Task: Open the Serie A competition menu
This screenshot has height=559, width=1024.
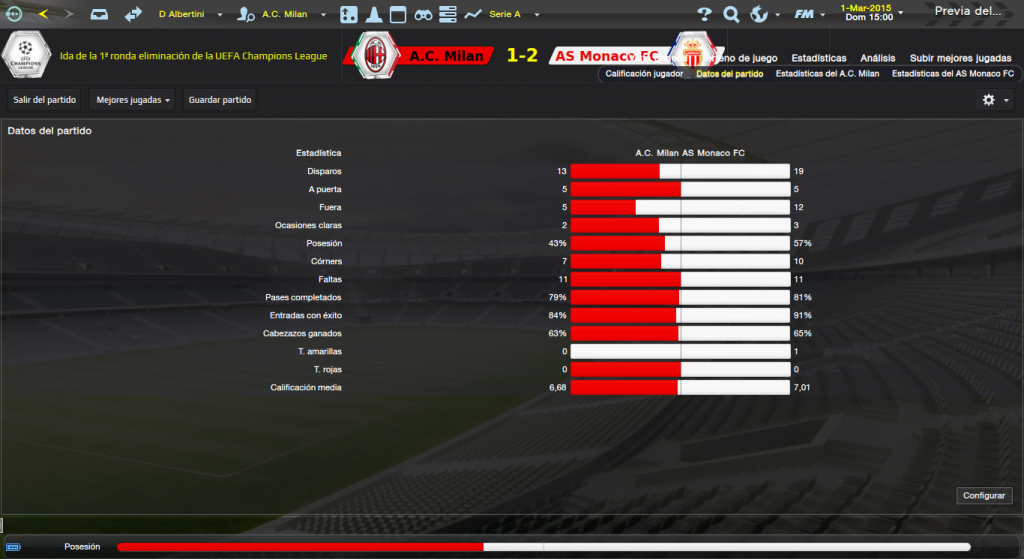Action: 510,15
